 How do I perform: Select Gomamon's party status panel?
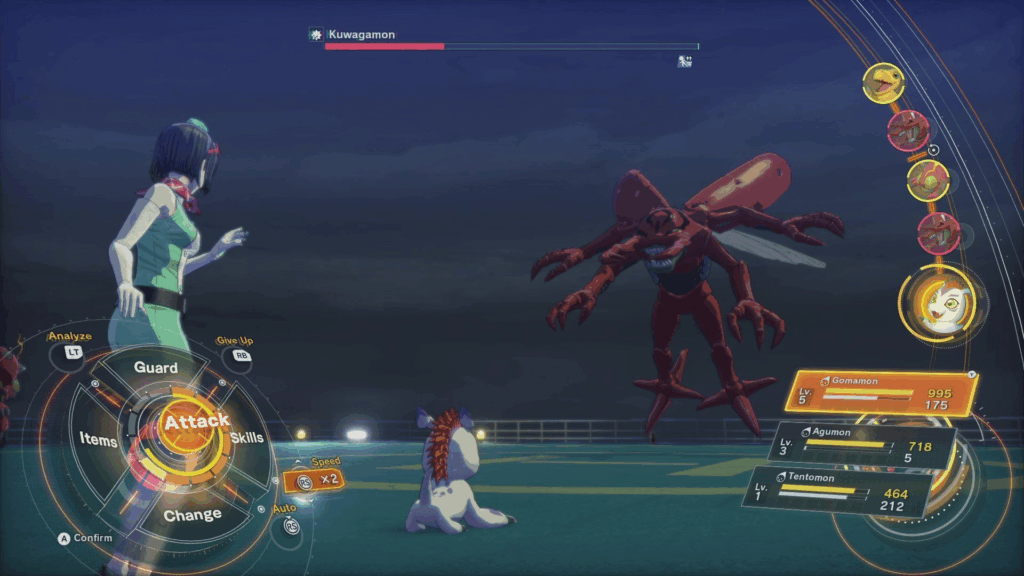click(882, 394)
